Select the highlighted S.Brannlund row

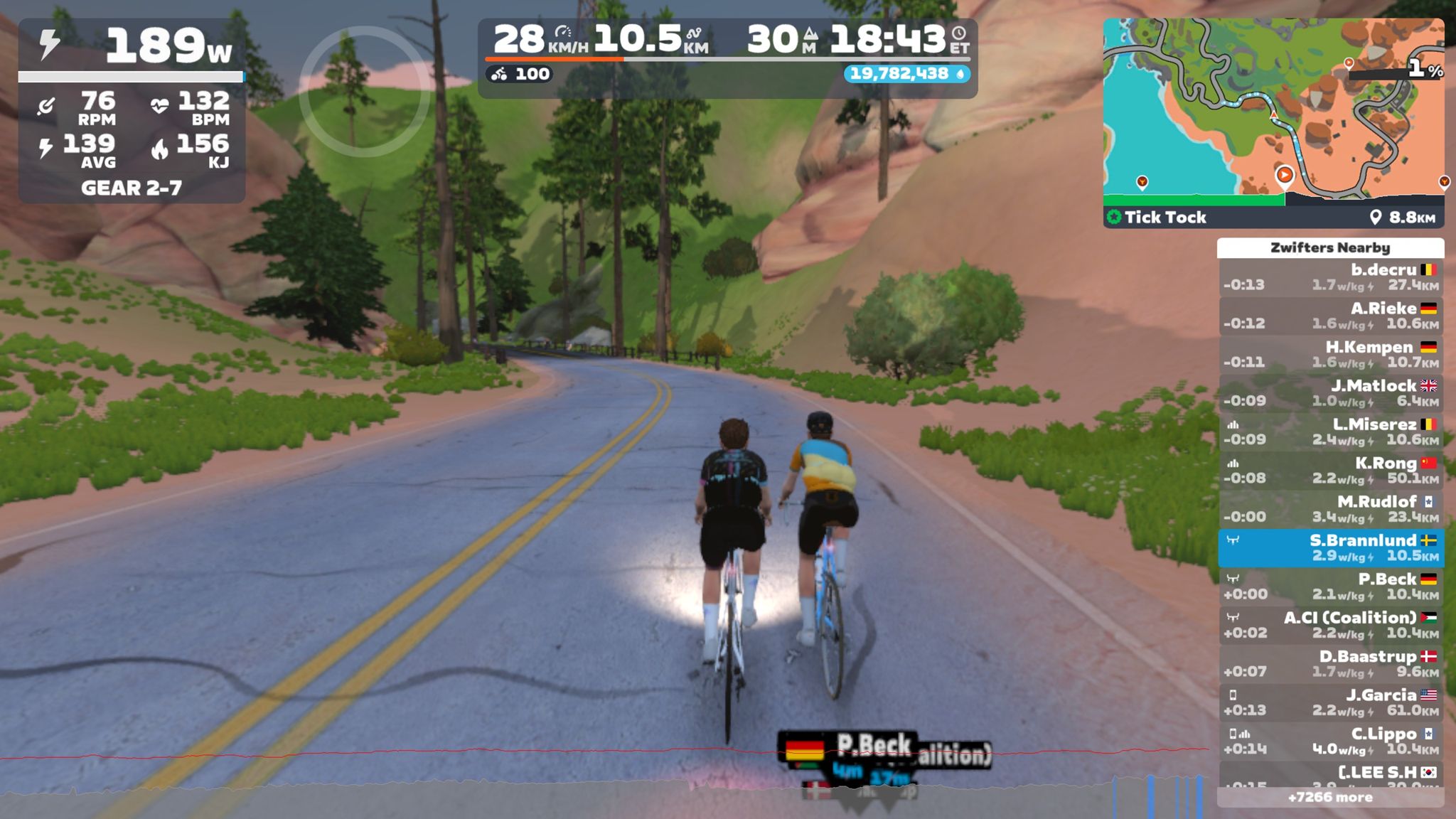click(x=1330, y=547)
